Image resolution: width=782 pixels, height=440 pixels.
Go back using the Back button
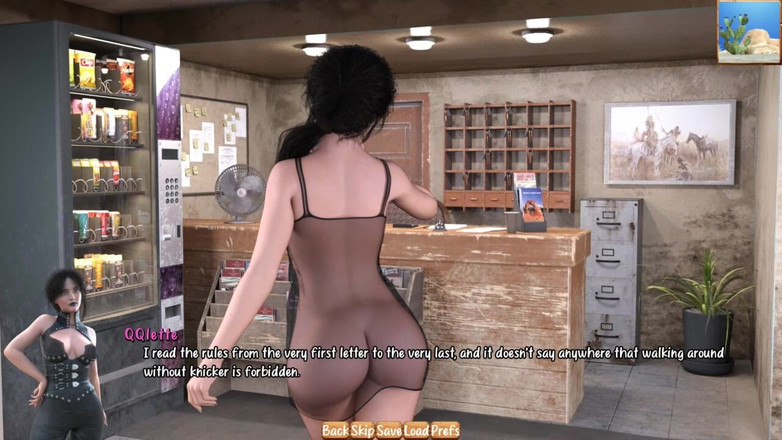[x=335, y=430]
